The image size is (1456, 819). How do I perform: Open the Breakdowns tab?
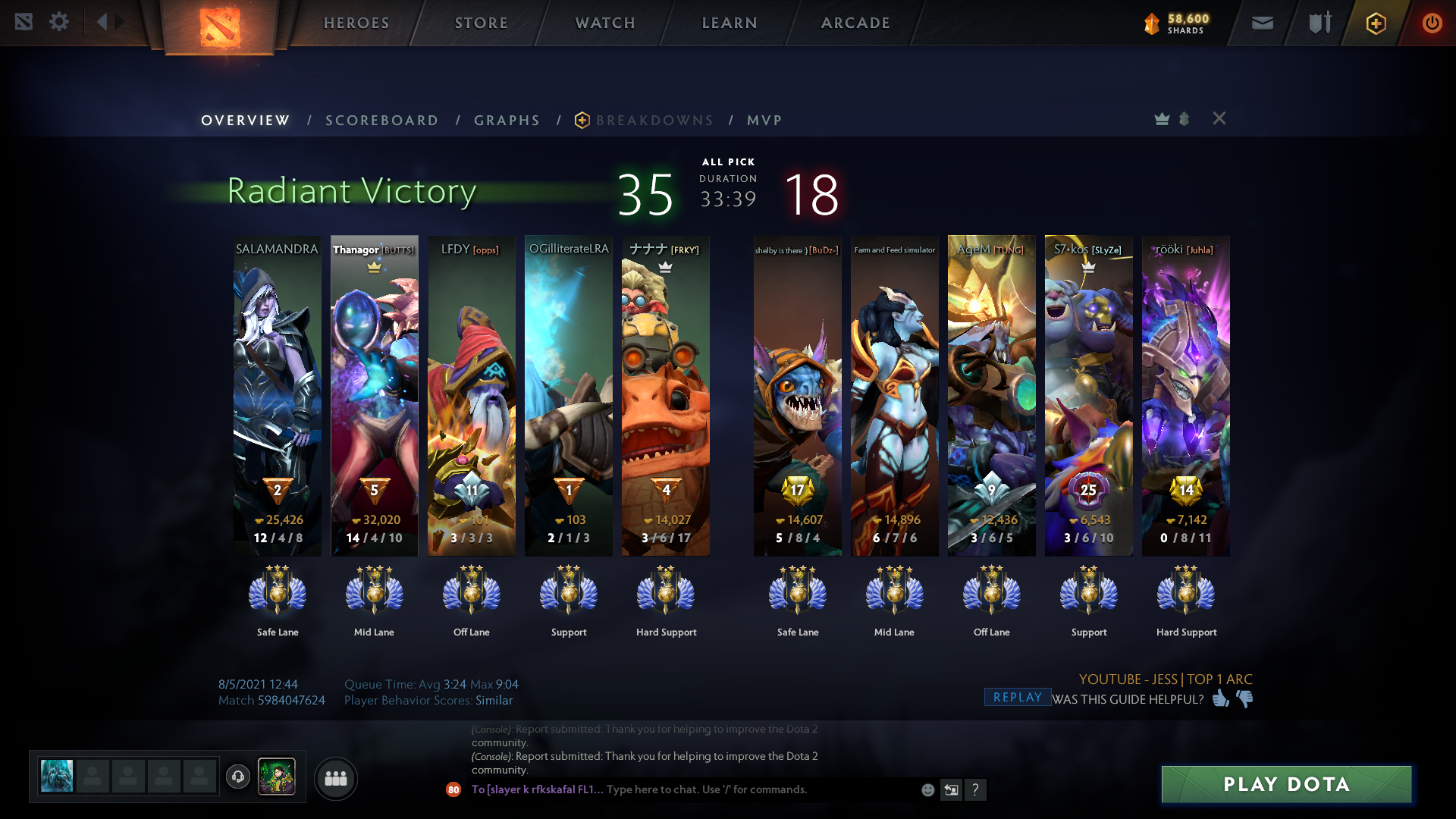pos(654,121)
